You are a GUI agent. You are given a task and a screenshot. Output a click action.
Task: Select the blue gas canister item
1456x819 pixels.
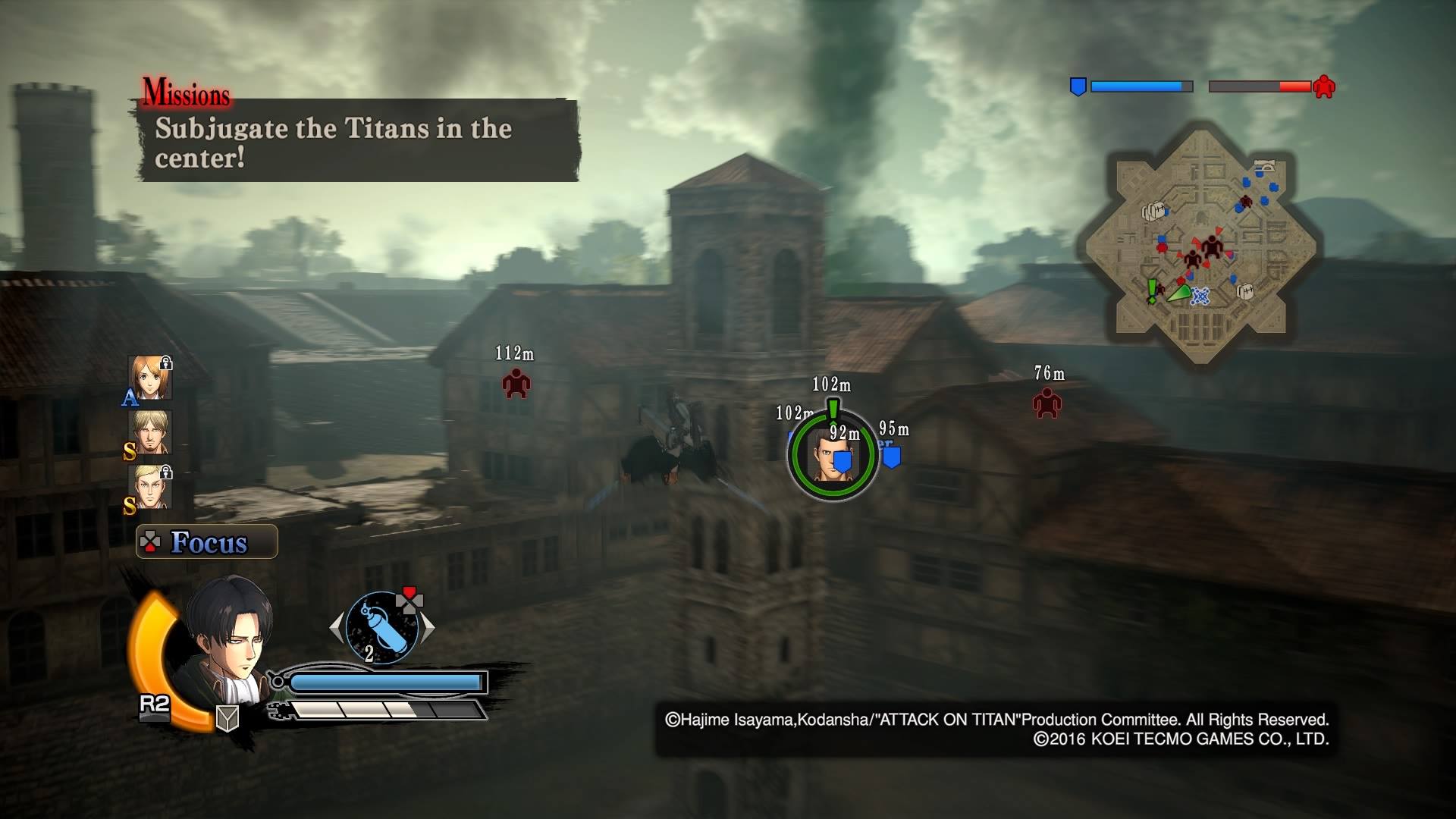point(381,628)
